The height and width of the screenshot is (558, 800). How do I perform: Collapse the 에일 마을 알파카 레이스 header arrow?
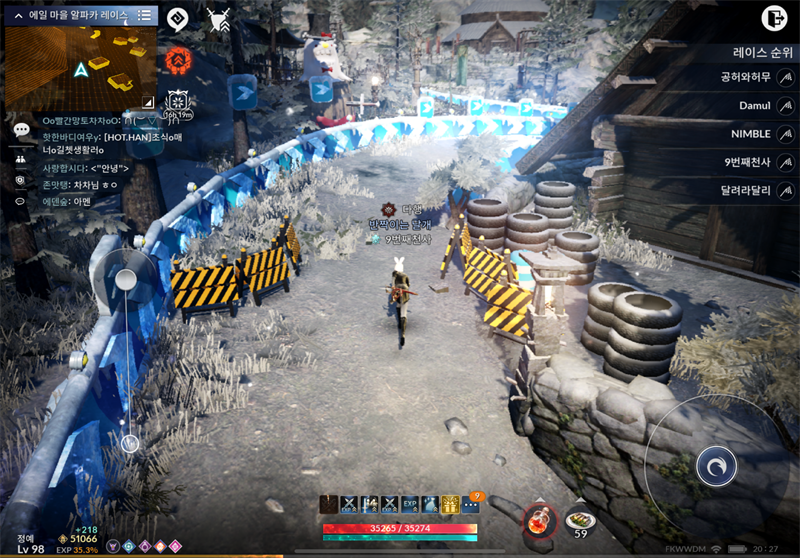tap(18, 15)
